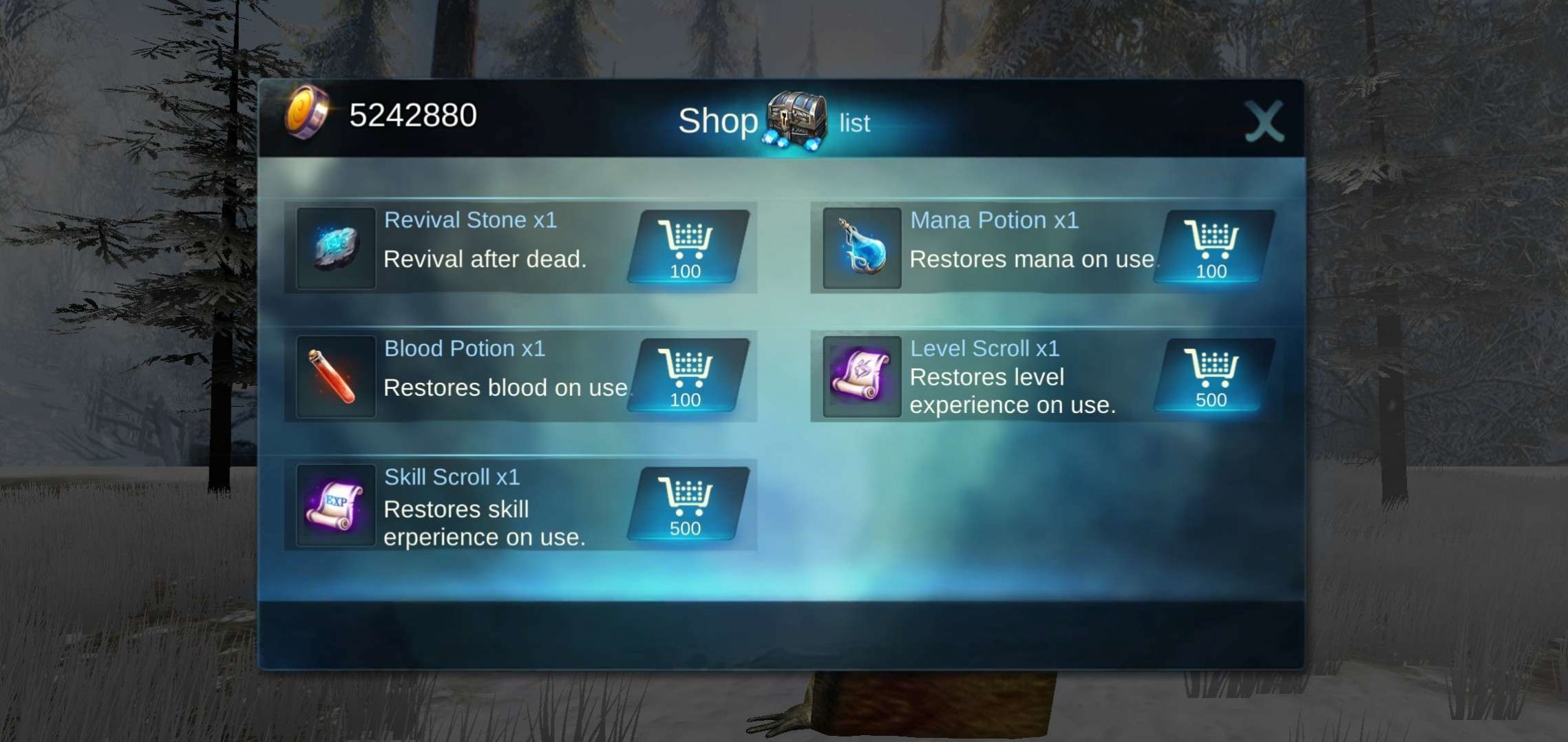Select the purple Level Scroll icon
Screen dimensions: 1568x742
pos(862,377)
